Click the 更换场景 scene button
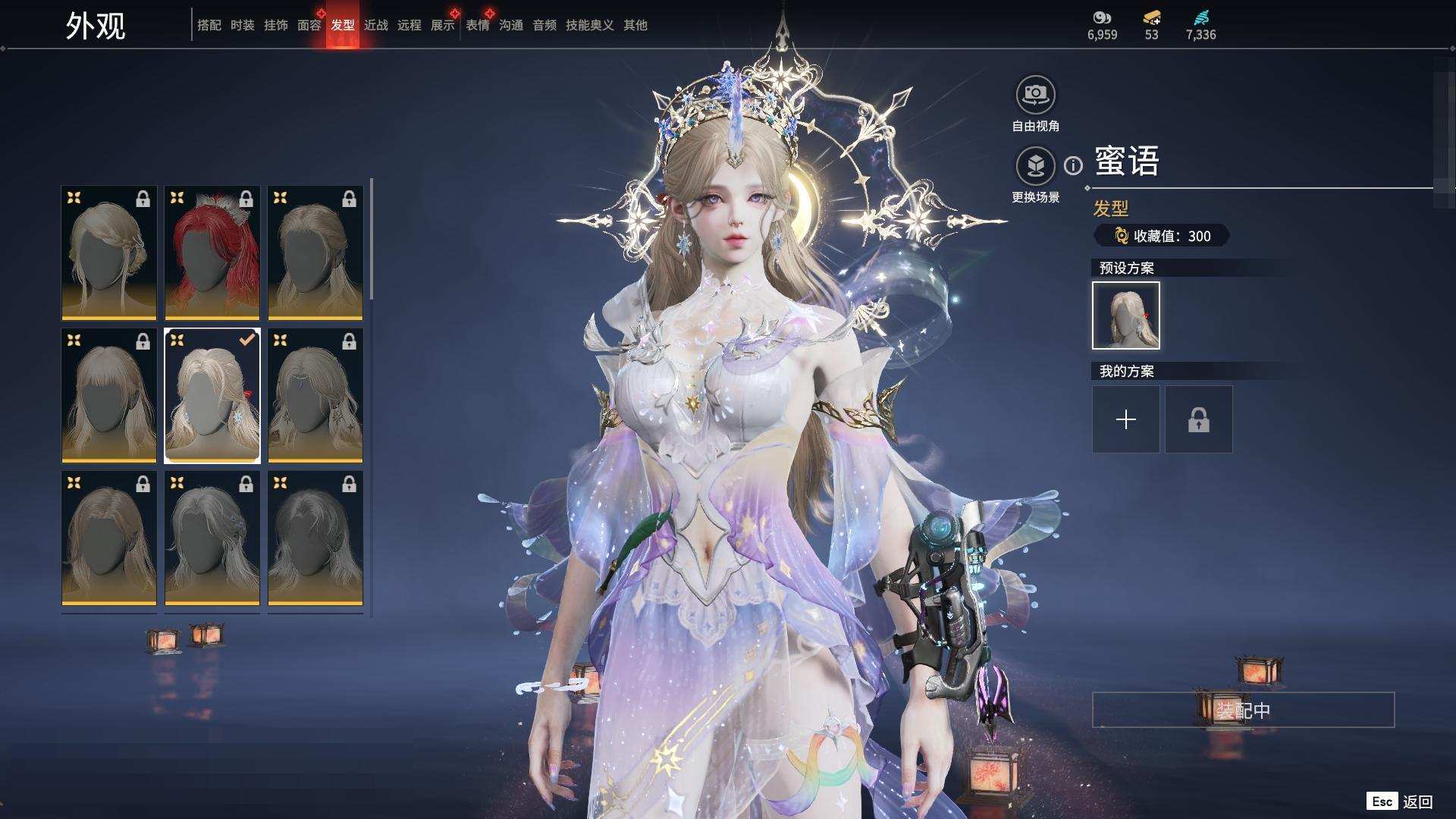The height and width of the screenshot is (819, 1456). pyautogui.click(x=1035, y=166)
